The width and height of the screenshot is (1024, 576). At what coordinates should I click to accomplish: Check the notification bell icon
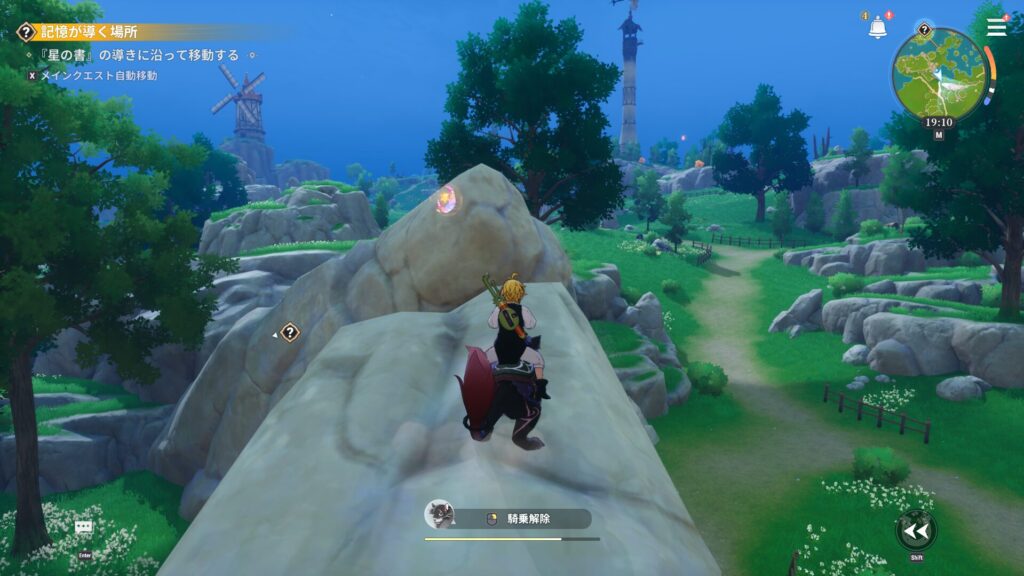click(877, 28)
